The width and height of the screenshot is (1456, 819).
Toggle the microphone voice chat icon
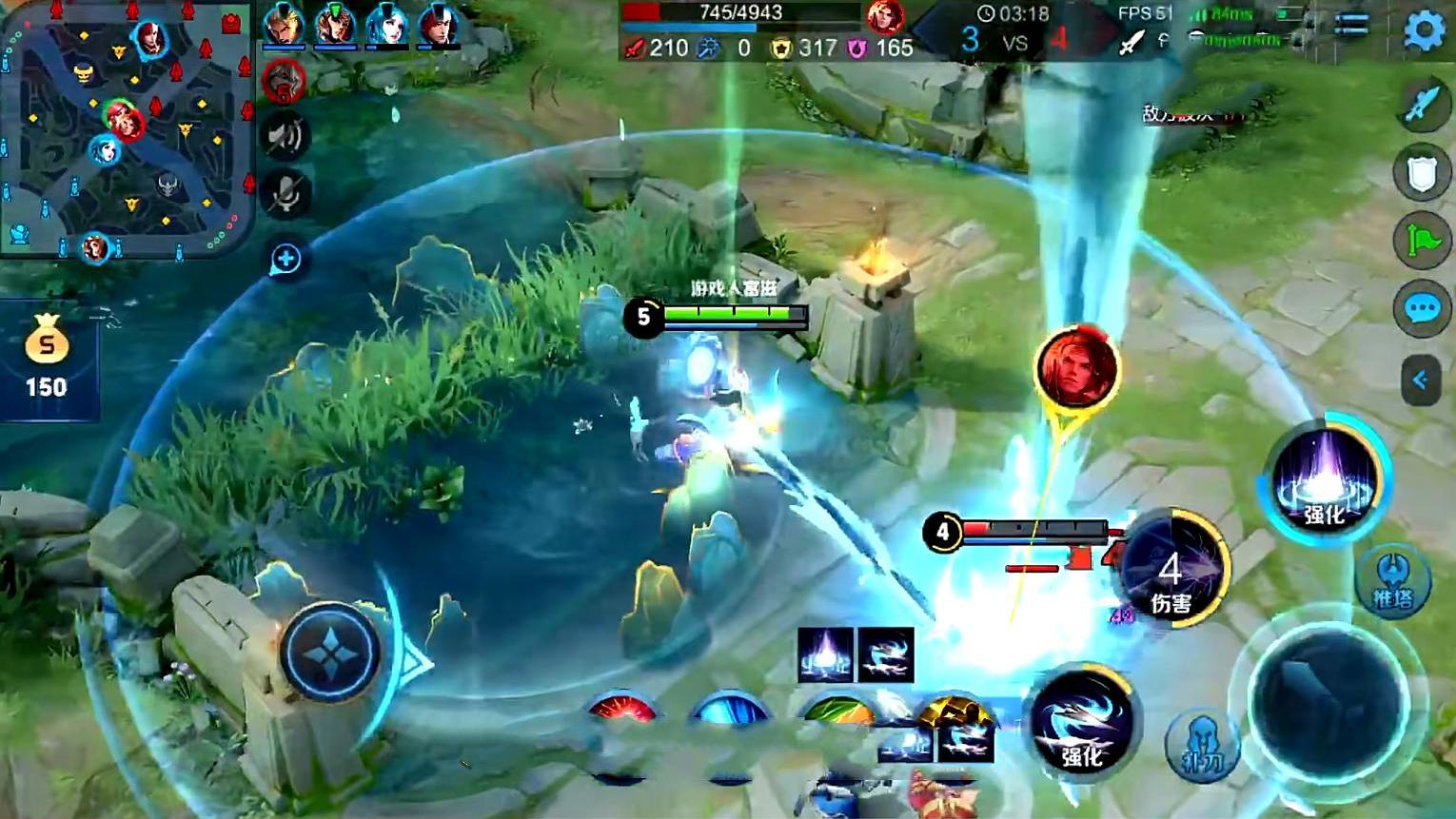coord(285,196)
